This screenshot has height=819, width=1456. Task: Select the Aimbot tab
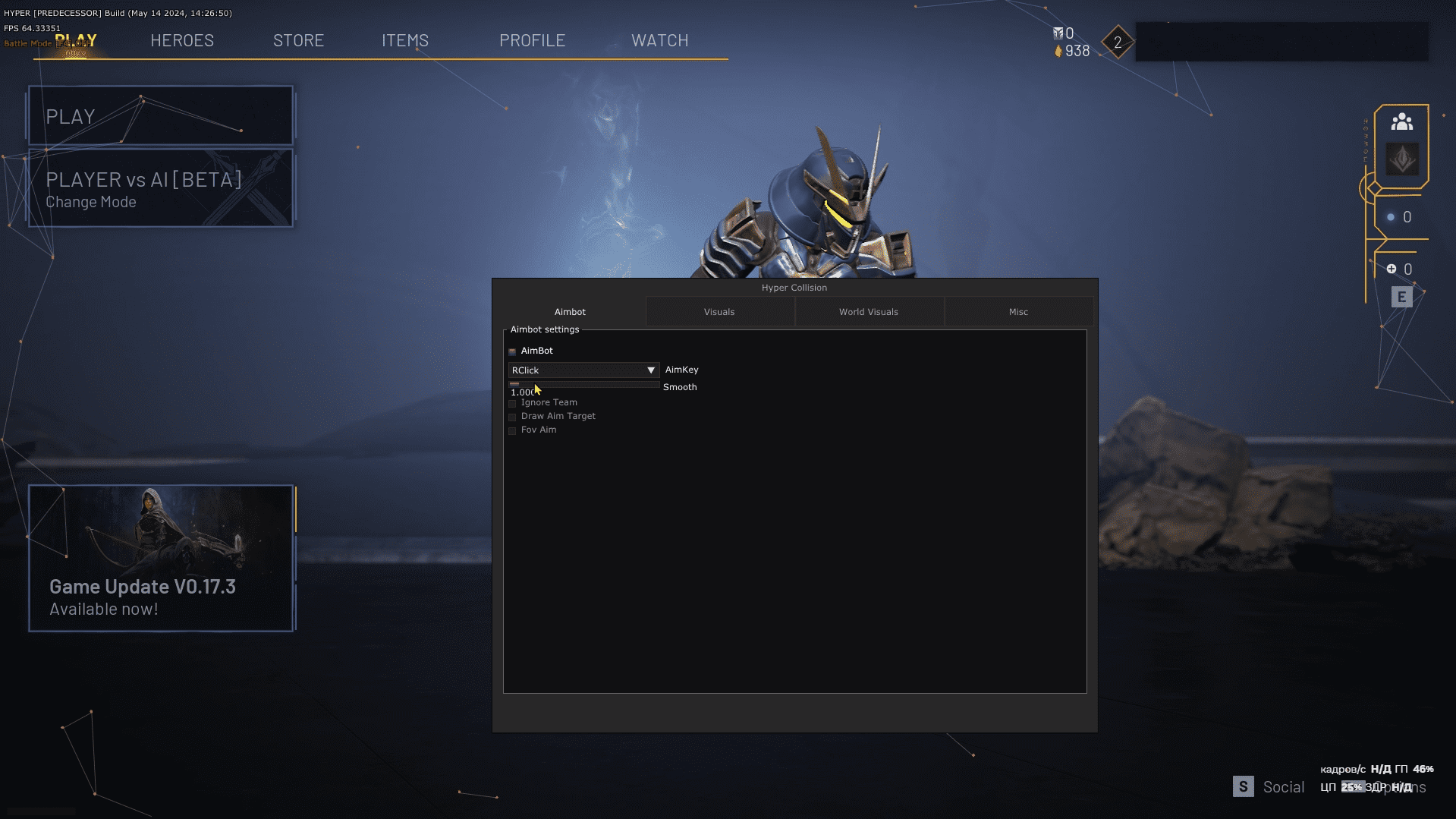(x=570, y=312)
